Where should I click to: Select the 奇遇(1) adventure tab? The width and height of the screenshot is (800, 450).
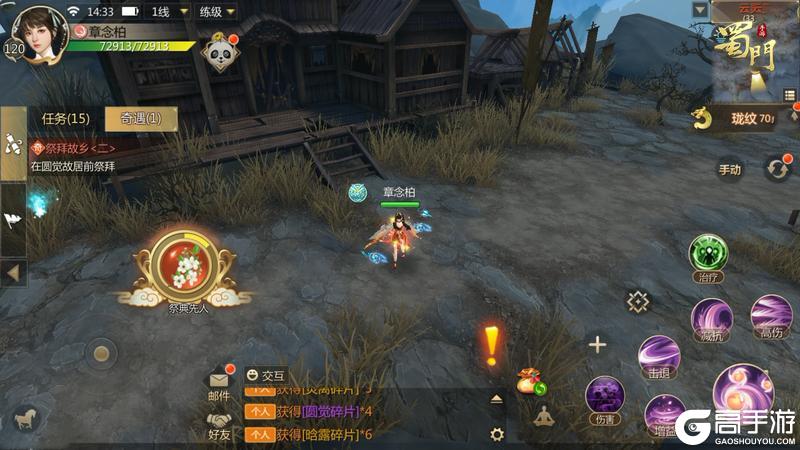[x=141, y=119]
